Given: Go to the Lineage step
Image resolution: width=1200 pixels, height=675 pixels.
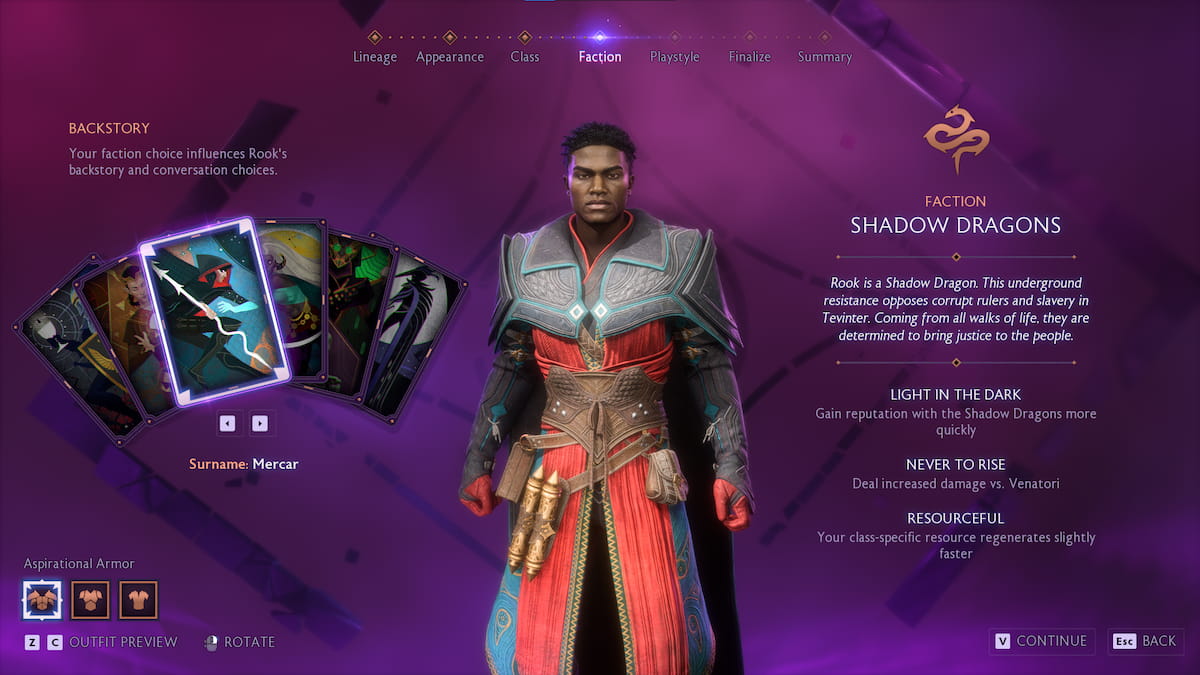Looking at the screenshot, I should [375, 56].
